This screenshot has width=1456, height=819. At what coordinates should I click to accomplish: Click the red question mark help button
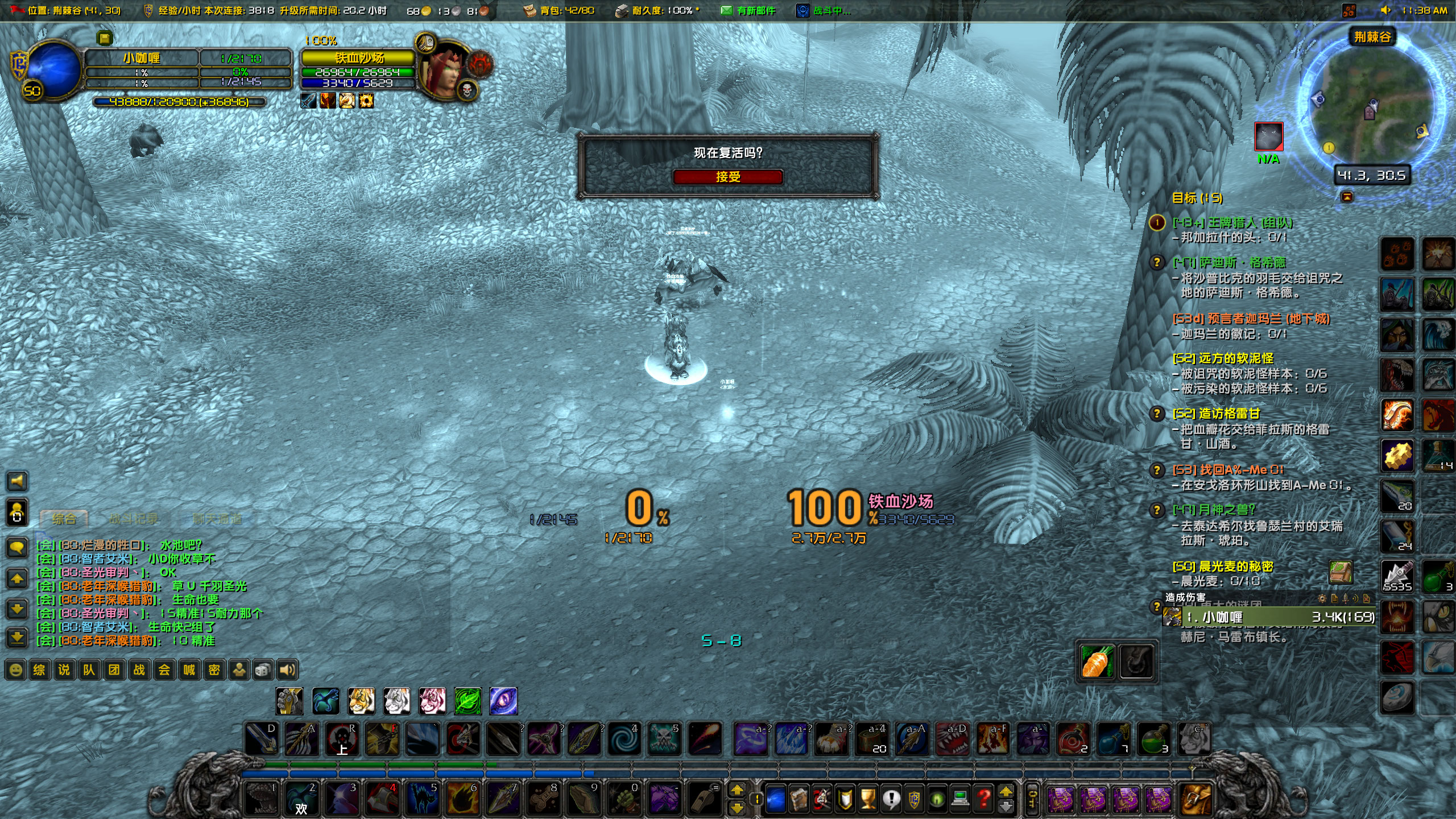[x=983, y=799]
